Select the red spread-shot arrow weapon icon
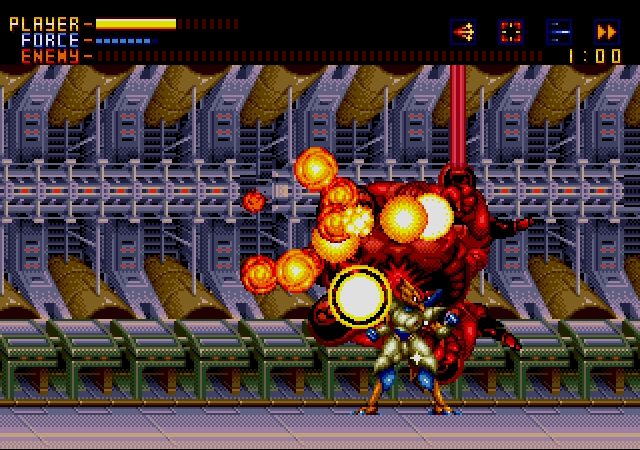640x450 pixels. (463, 31)
